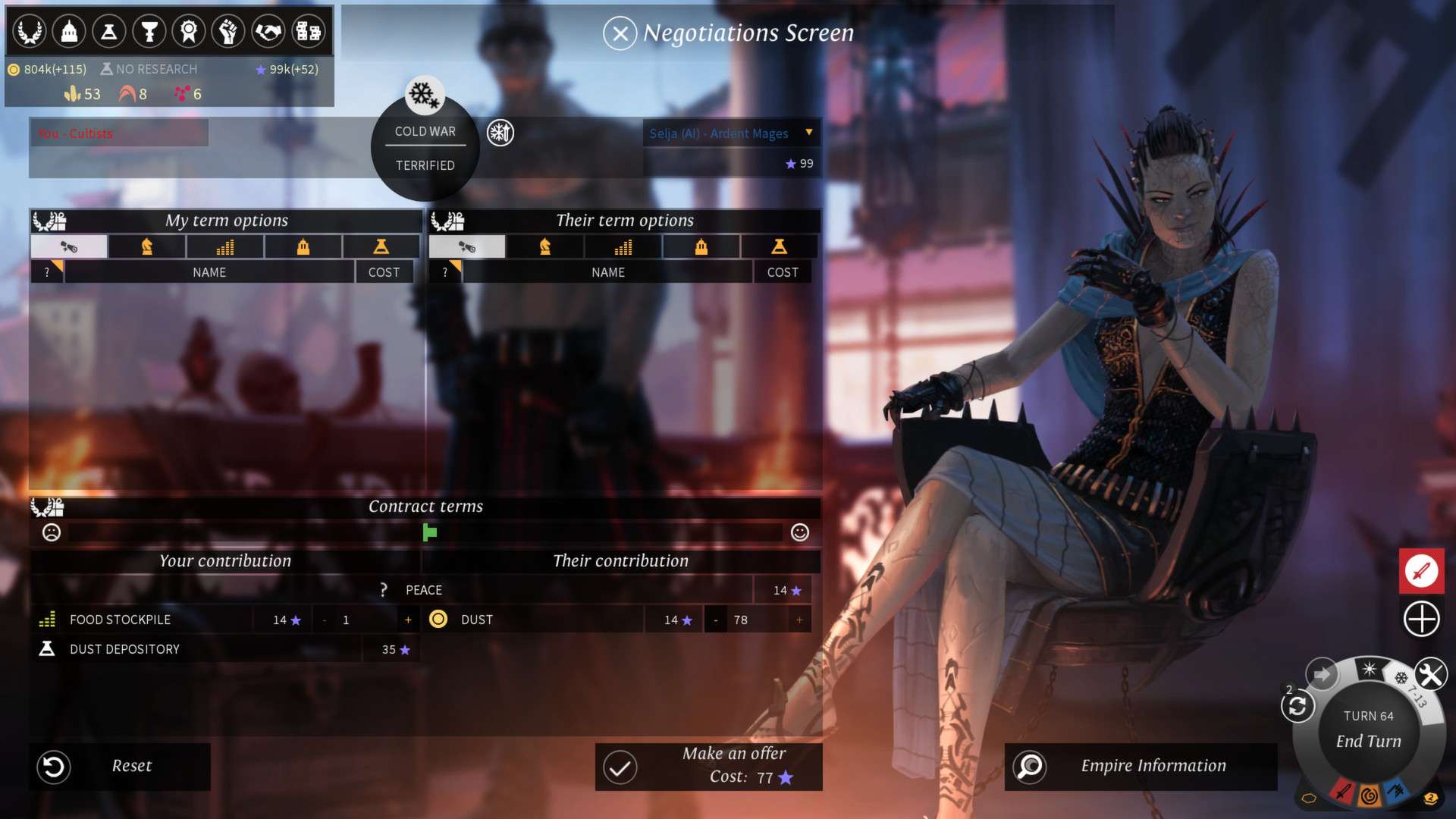Image resolution: width=1456 pixels, height=819 pixels.
Task: Open Empire Information
Action: tap(1140, 766)
